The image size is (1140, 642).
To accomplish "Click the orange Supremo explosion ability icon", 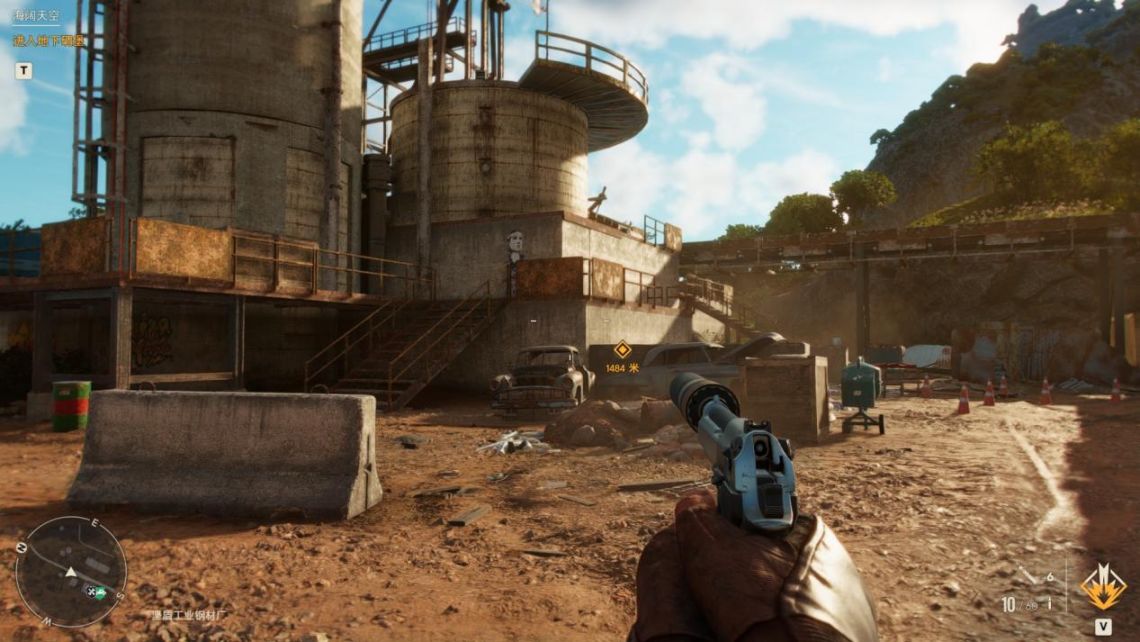I will (1102, 587).
